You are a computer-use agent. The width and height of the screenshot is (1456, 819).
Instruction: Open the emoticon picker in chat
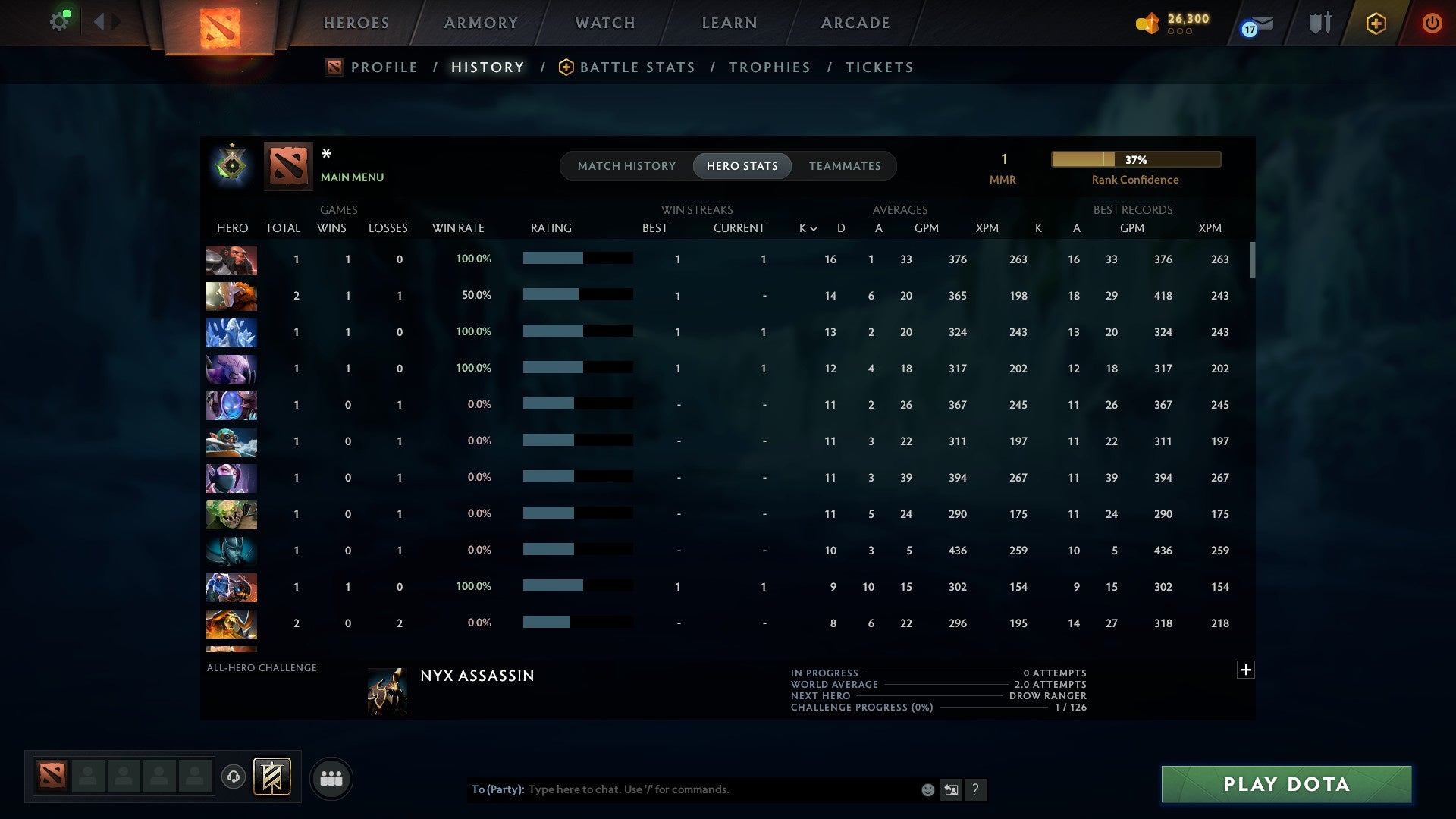pyautogui.click(x=927, y=789)
